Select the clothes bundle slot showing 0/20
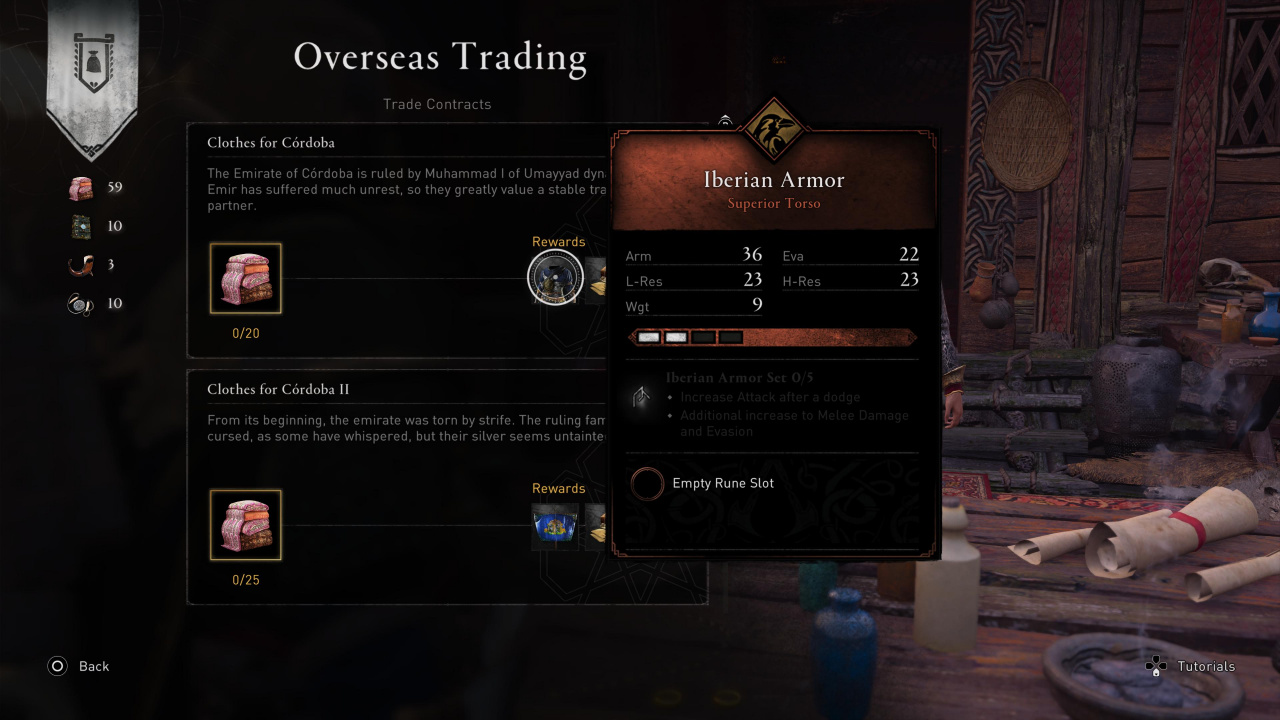Screen dimensions: 1280x720 (x=246, y=278)
